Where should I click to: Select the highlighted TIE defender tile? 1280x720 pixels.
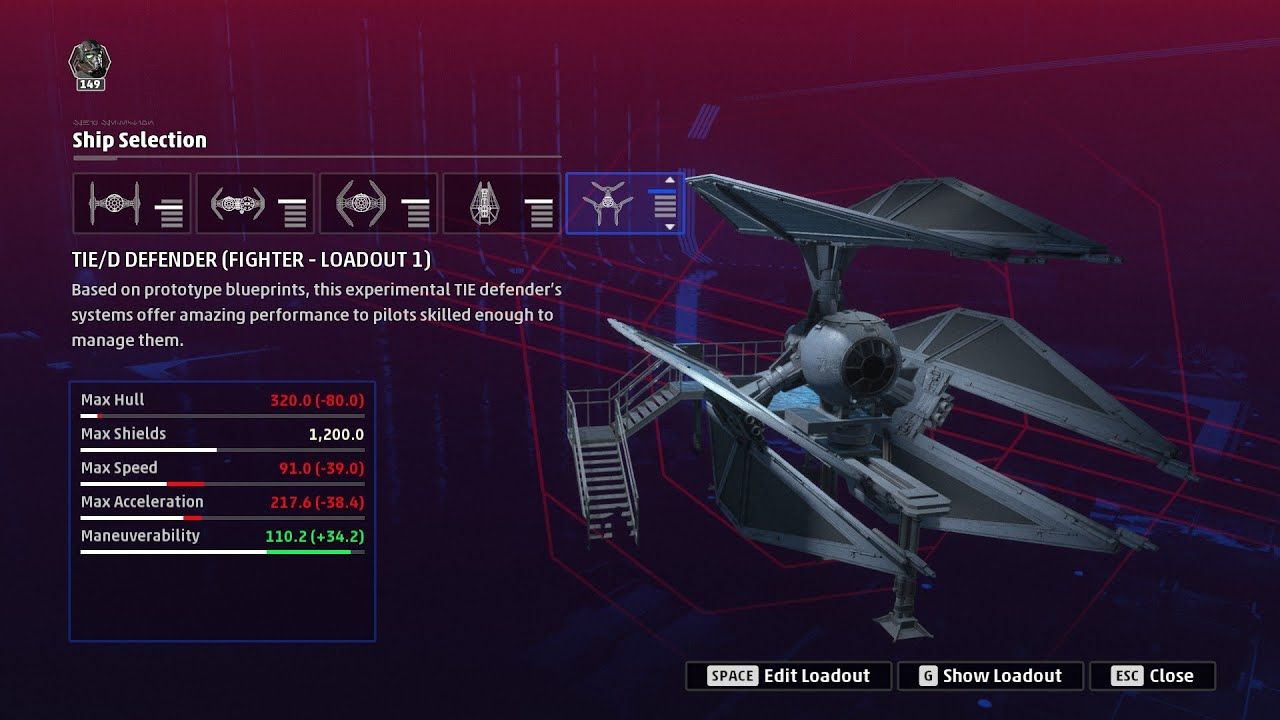[x=609, y=204]
